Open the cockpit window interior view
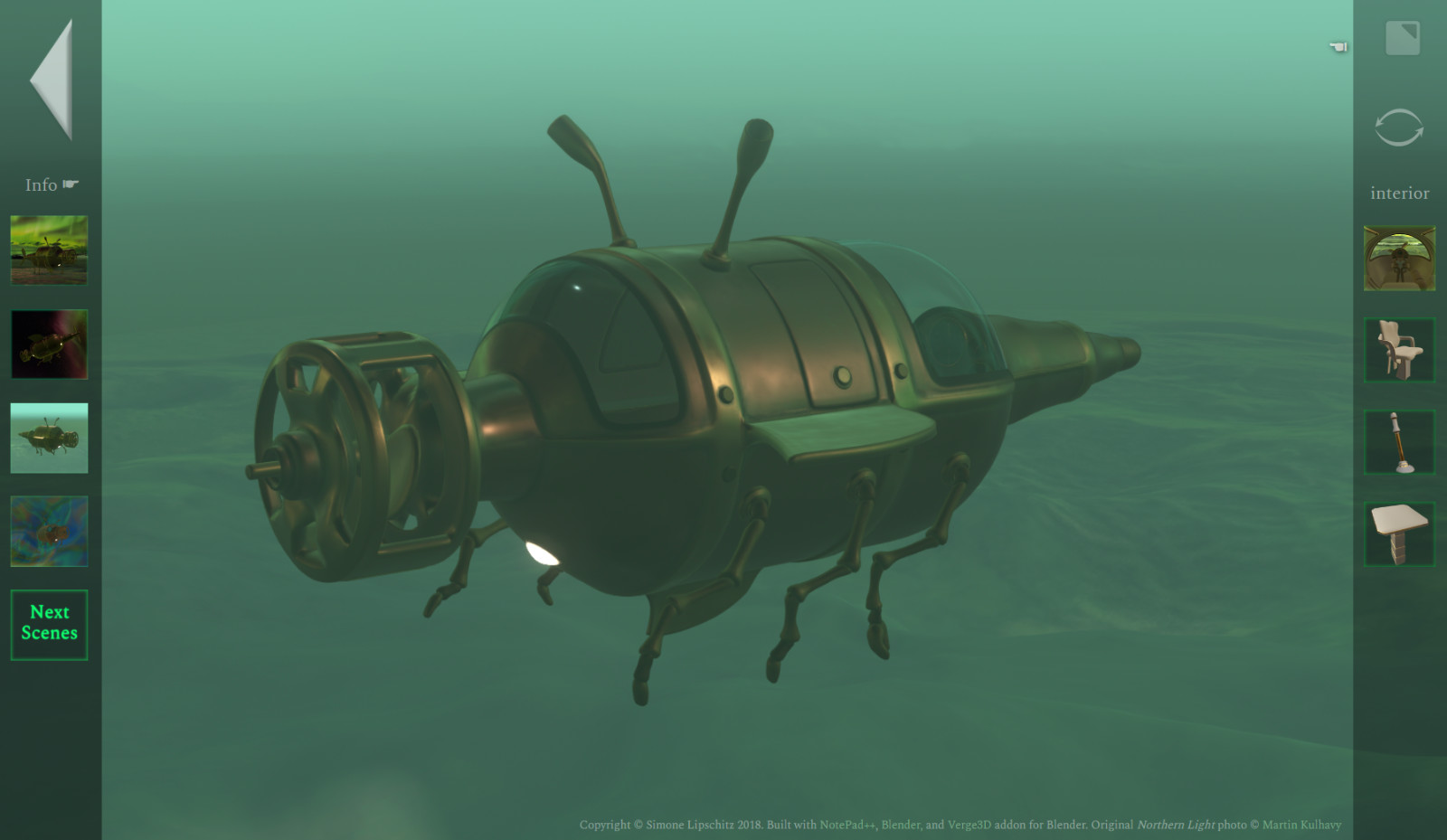This screenshot has height=840, width=1447. (x=1399, y=260)
